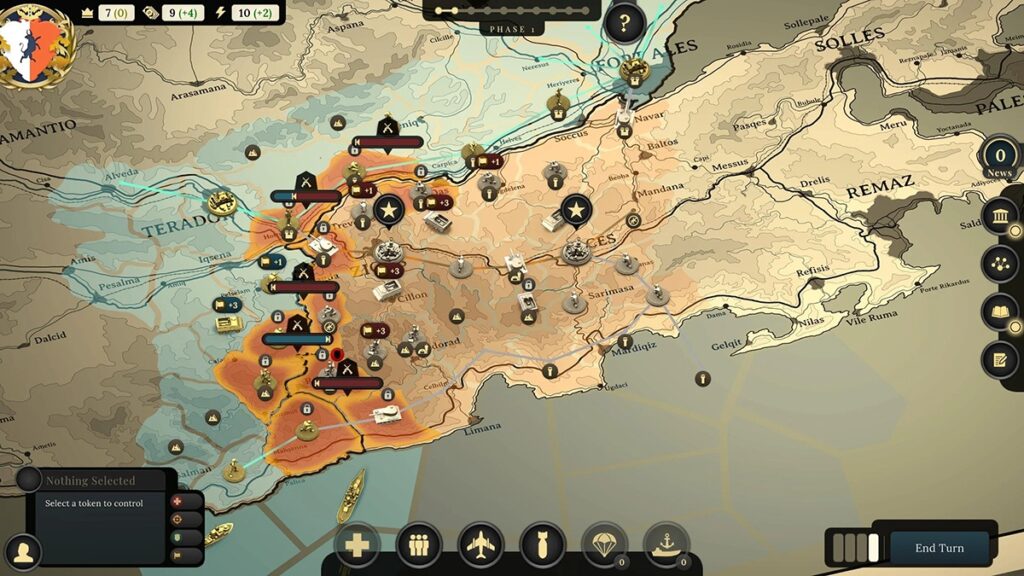
Task: Click the flag token command
Action: [178, 553]
